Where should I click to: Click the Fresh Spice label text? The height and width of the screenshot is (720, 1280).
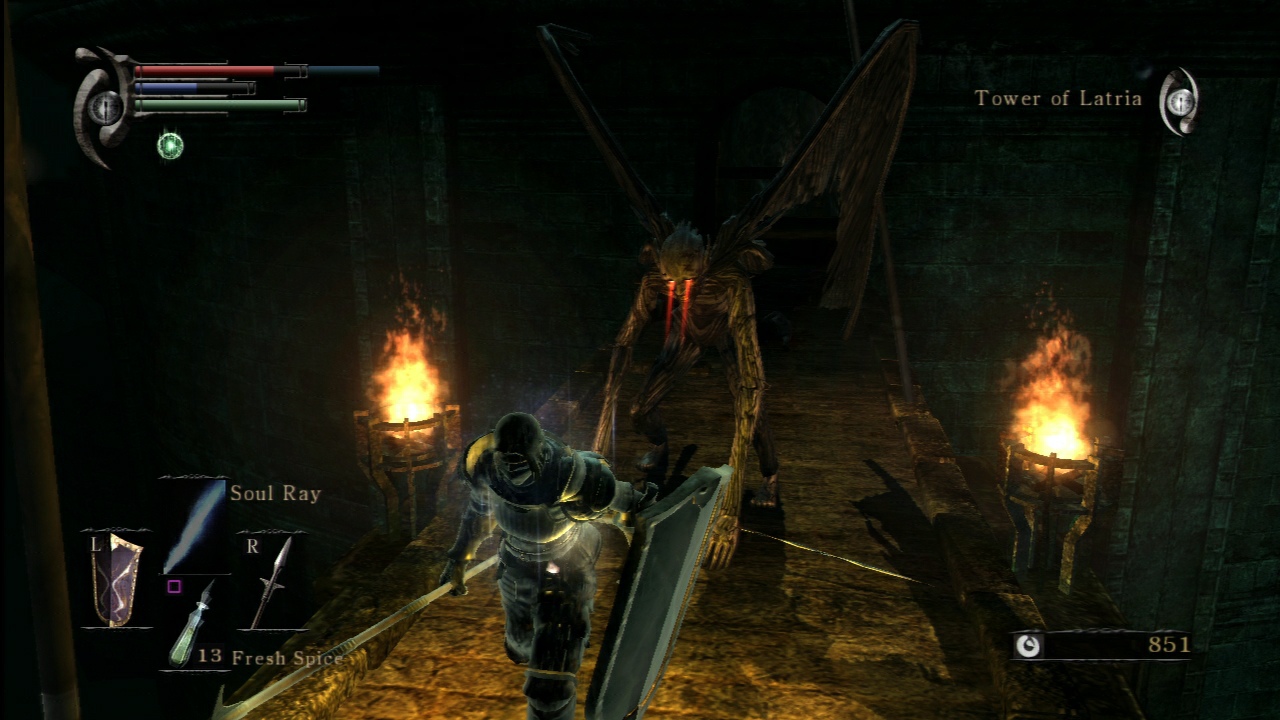click(x=287, y=659)
